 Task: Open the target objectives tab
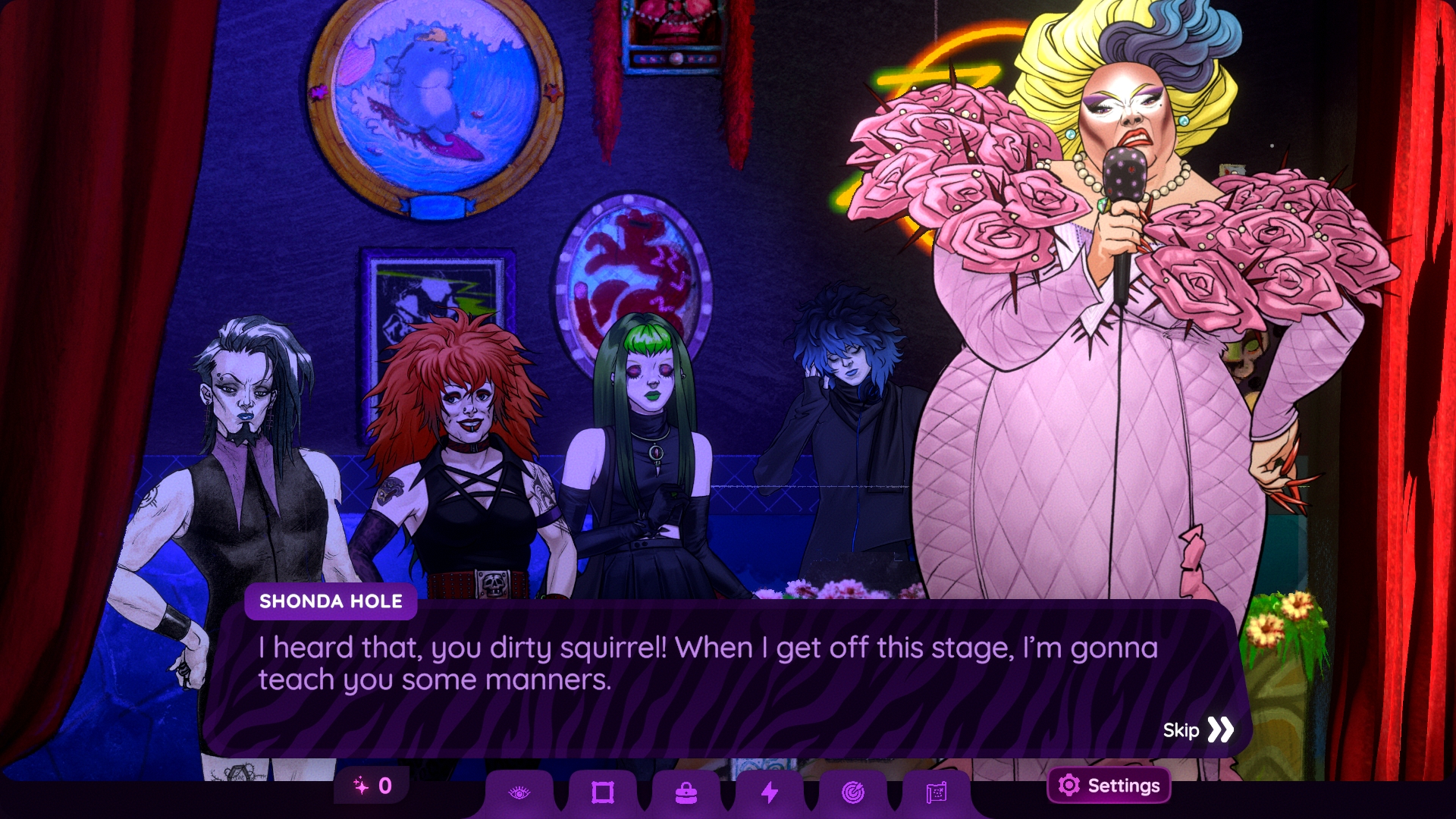click(853, 793)
